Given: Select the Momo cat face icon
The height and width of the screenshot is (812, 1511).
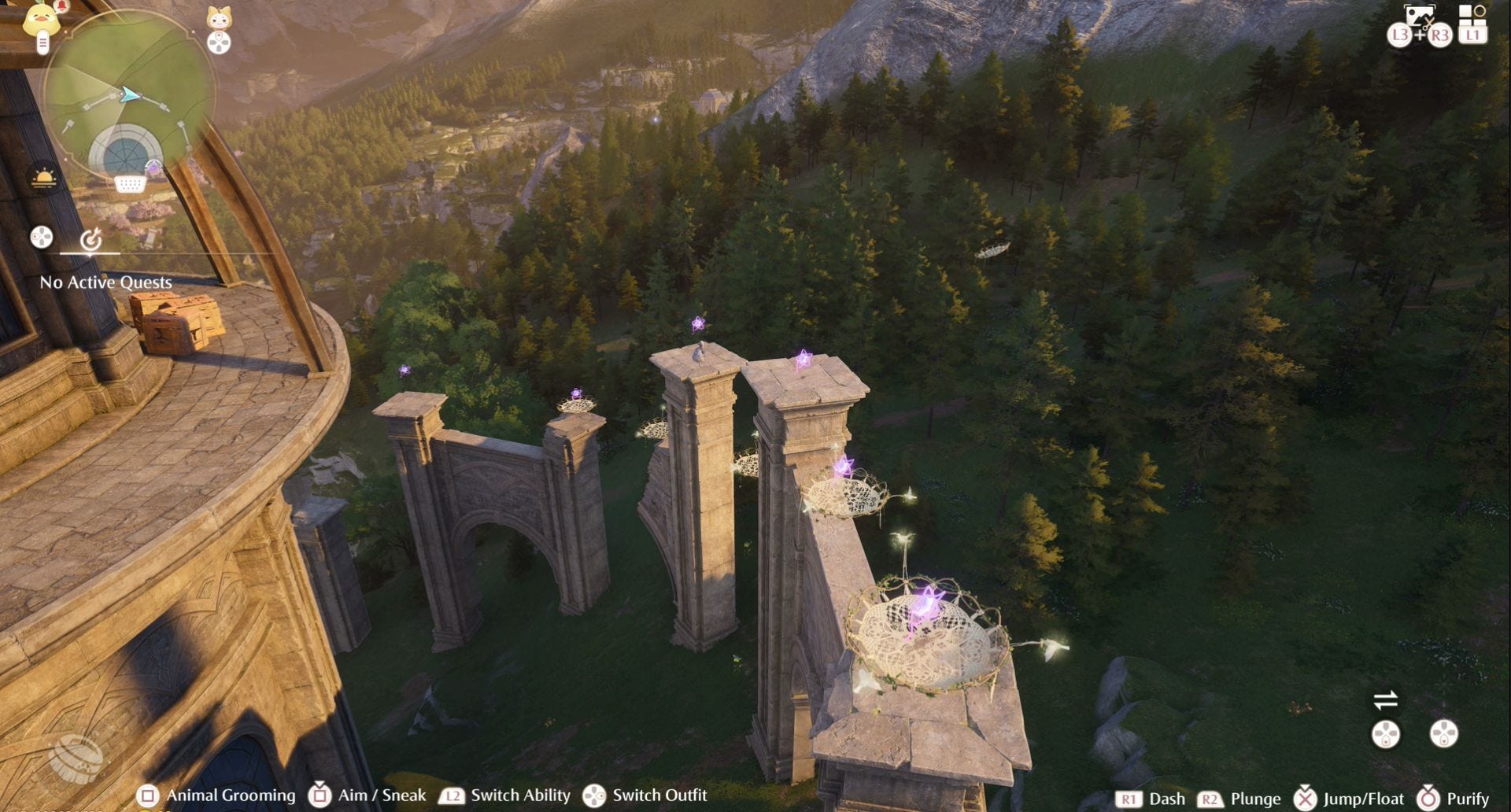Looking at the screenshot, I should [x=219, y=17].
